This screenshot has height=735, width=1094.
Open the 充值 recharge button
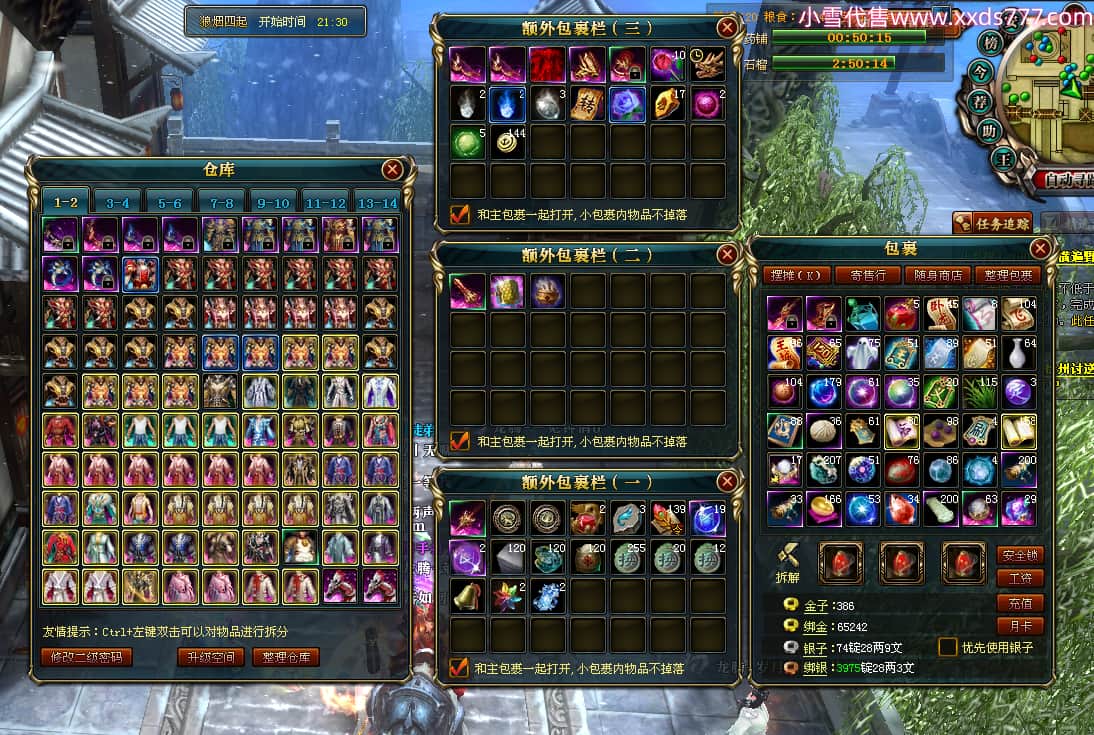click(x=1020, y=603)
